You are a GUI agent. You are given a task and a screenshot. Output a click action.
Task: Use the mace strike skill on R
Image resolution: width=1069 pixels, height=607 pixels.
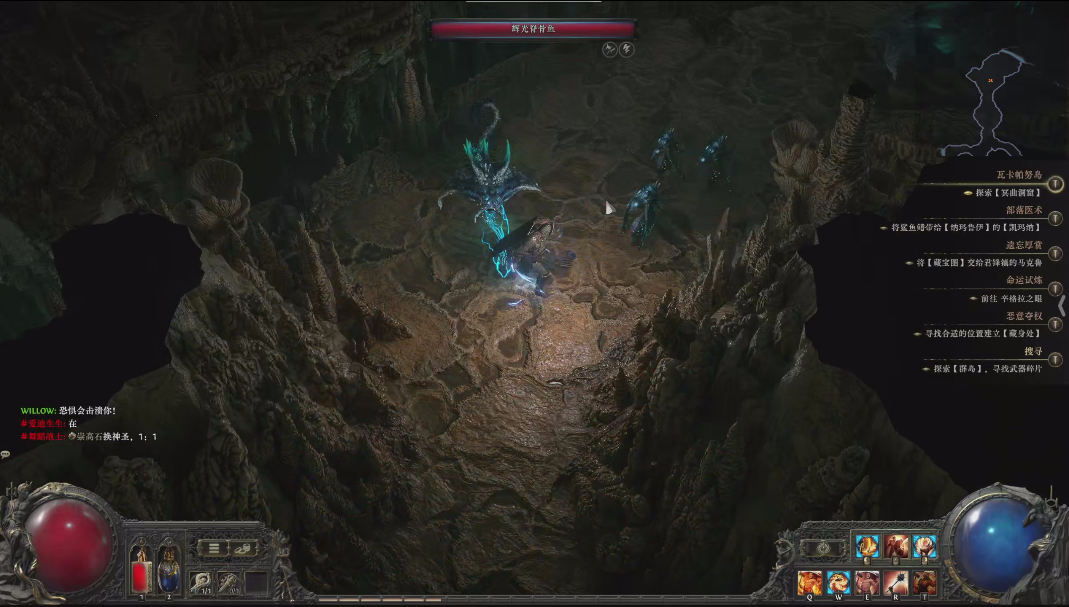pyautogui.click(x=895, y=582)
